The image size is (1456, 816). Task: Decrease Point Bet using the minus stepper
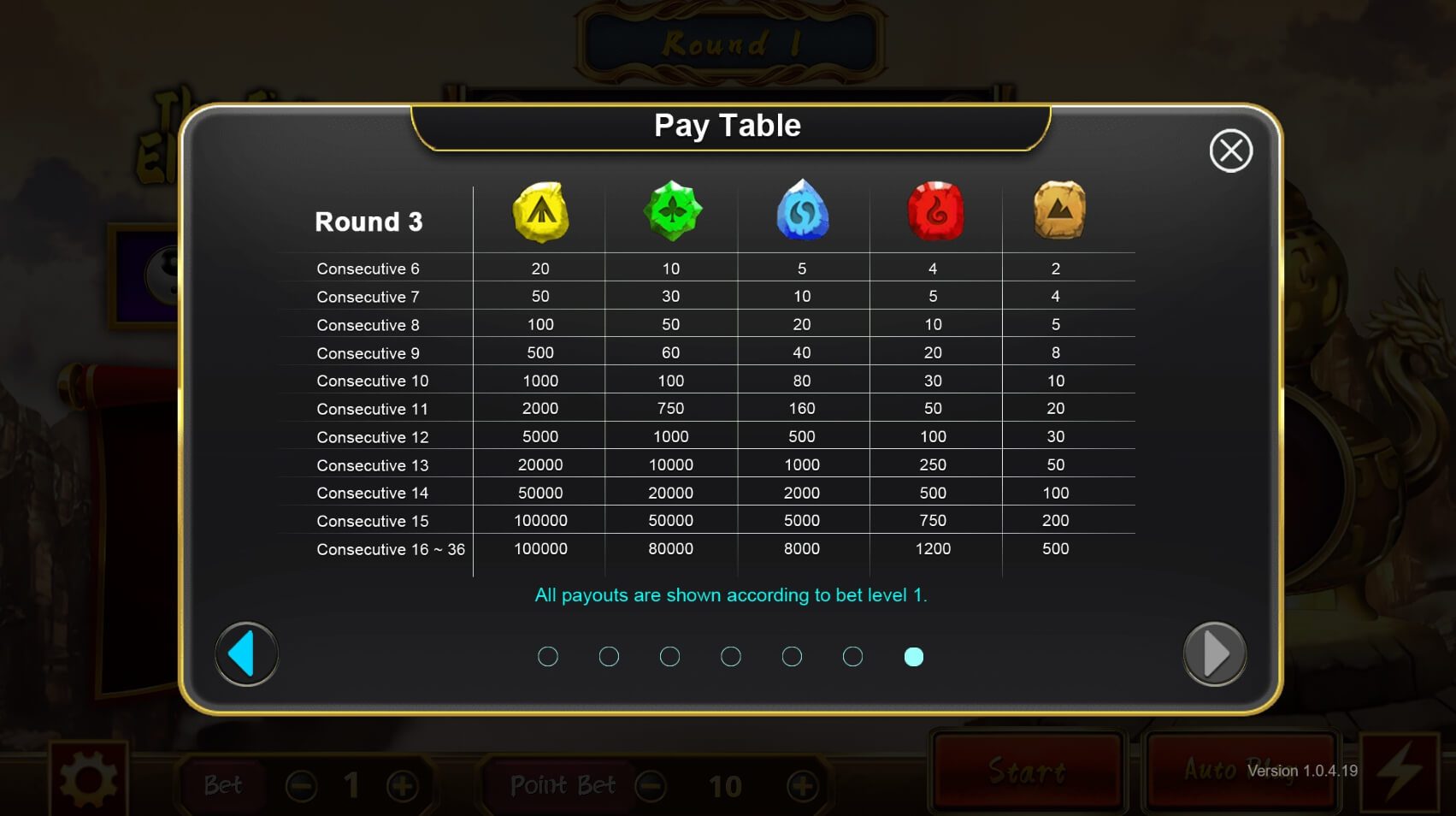(653, 783)
